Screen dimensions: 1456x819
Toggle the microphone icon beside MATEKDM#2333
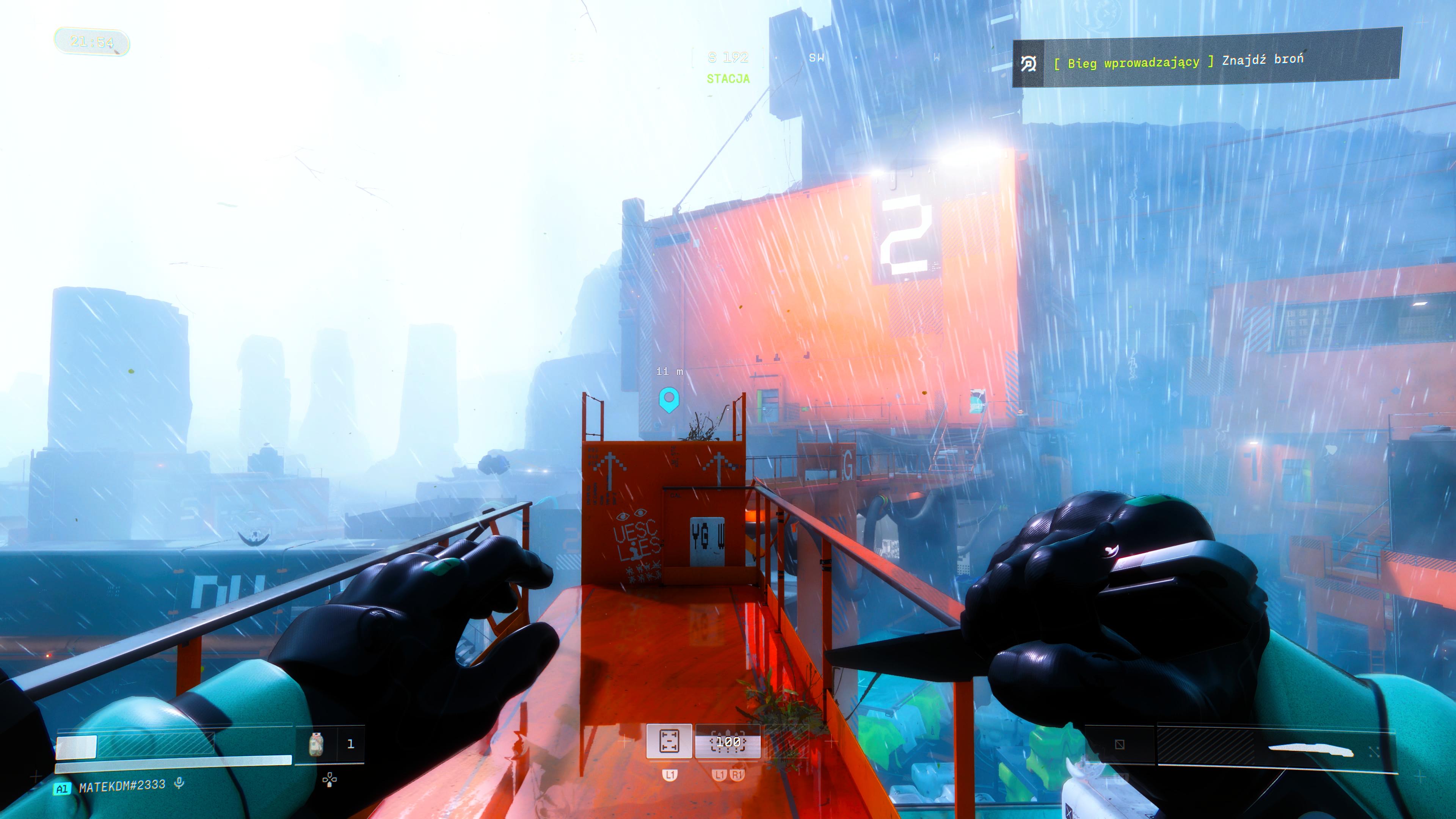pyautogui.click(x=179, y=783)
